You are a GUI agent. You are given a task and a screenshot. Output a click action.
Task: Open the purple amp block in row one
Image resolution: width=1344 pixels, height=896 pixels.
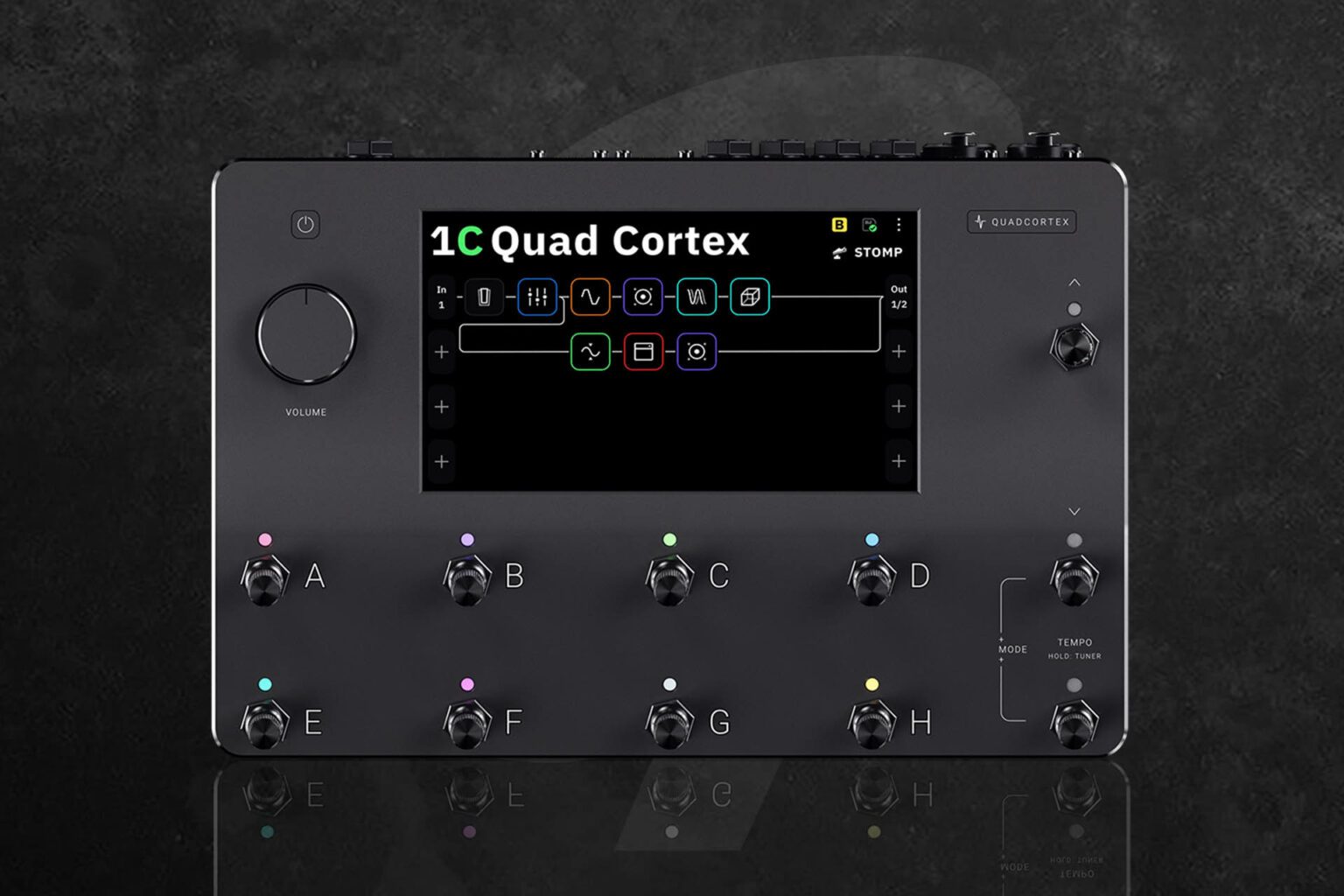pyautogui.click(x=643, y=297)
